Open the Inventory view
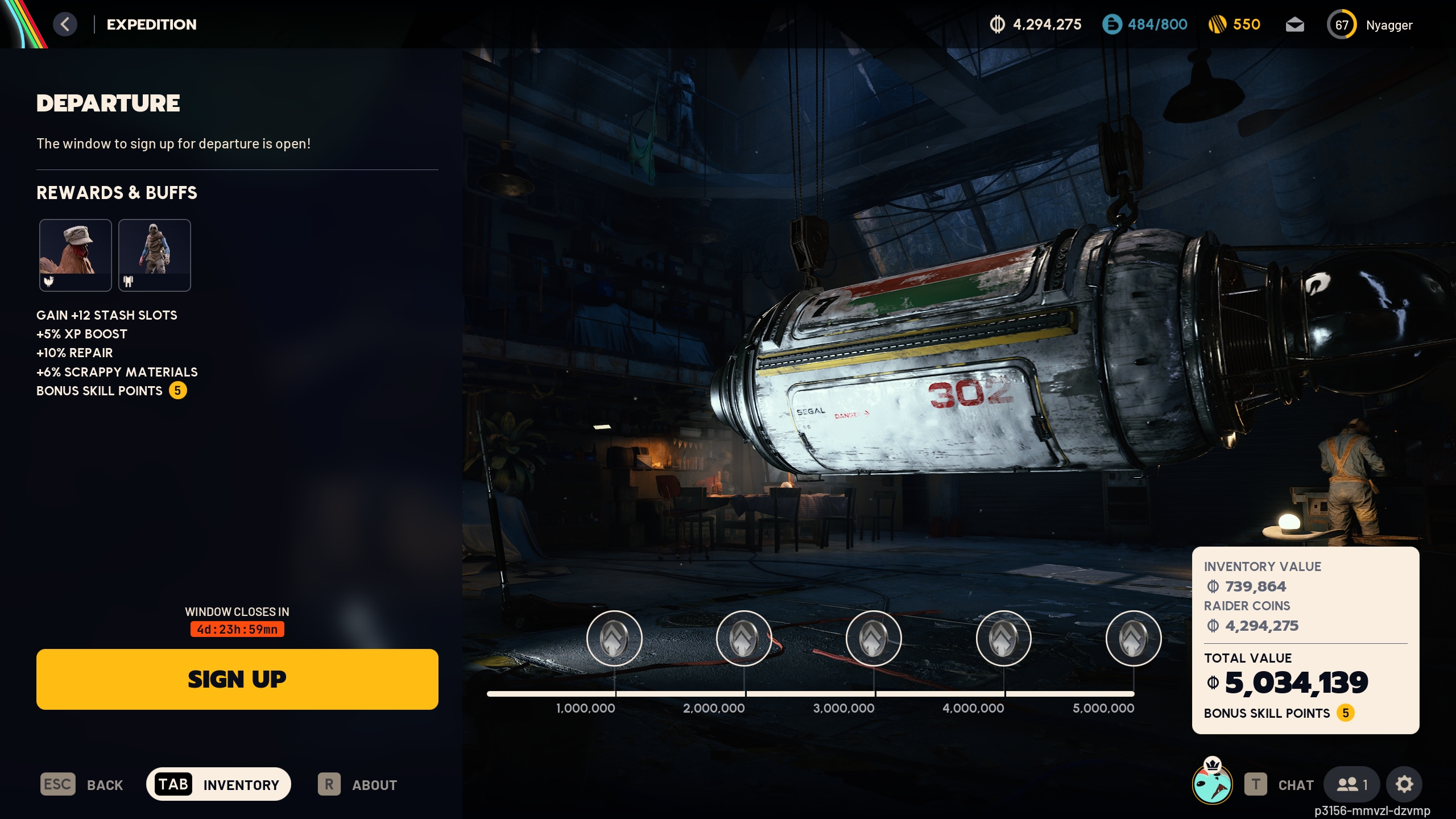The image size is (1456, 819). (219, 784)
